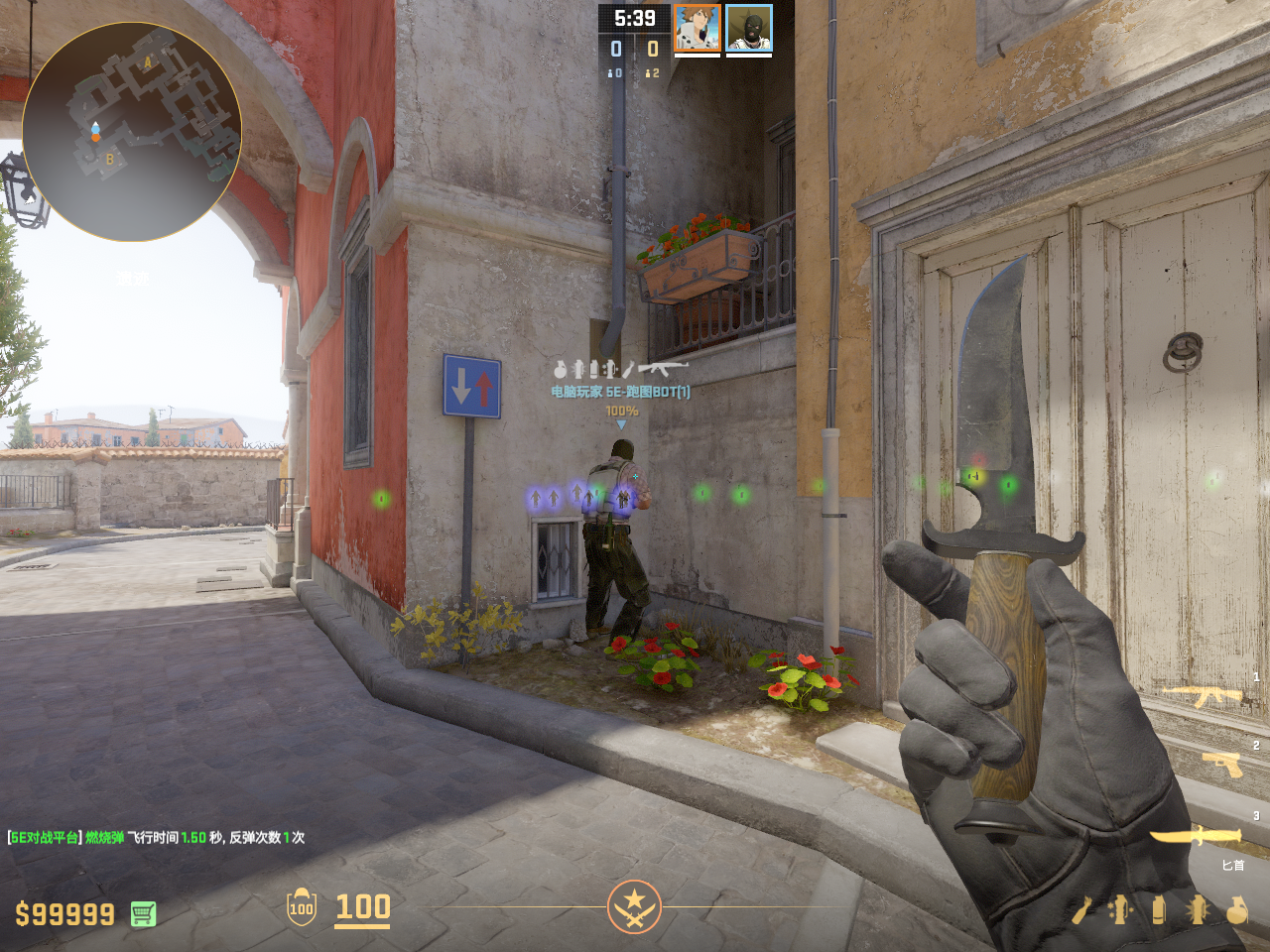Click the team star emblem at bottom center
Viewport: 1270px width, 952px height.
click(x=634, y=906)
